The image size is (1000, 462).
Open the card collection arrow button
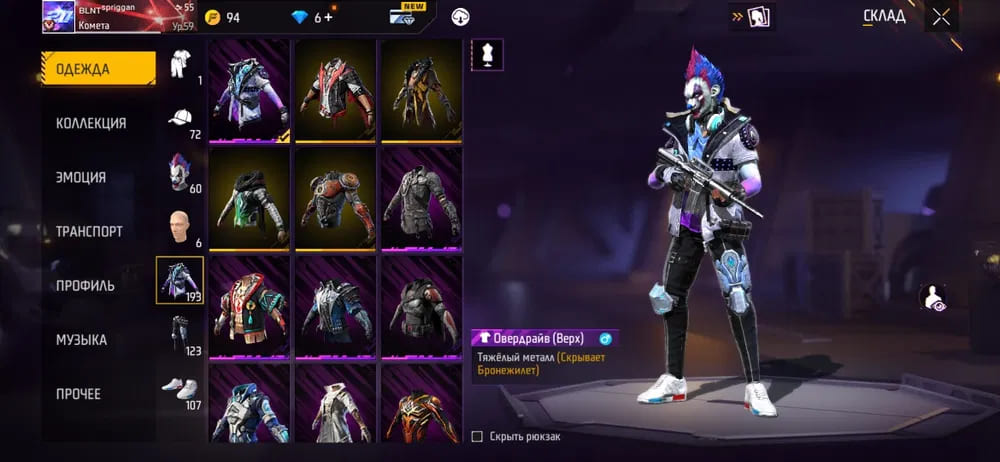[x=752, y=17]
